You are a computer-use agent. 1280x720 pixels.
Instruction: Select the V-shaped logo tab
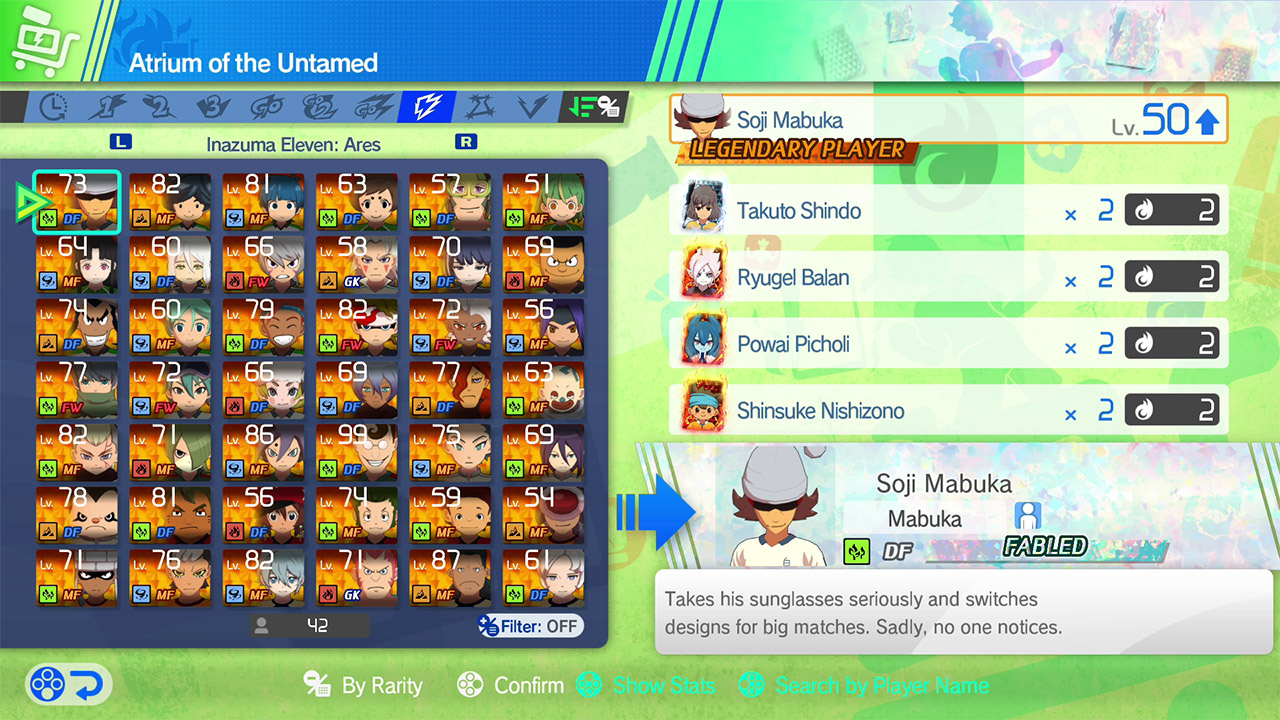(532, 107)
